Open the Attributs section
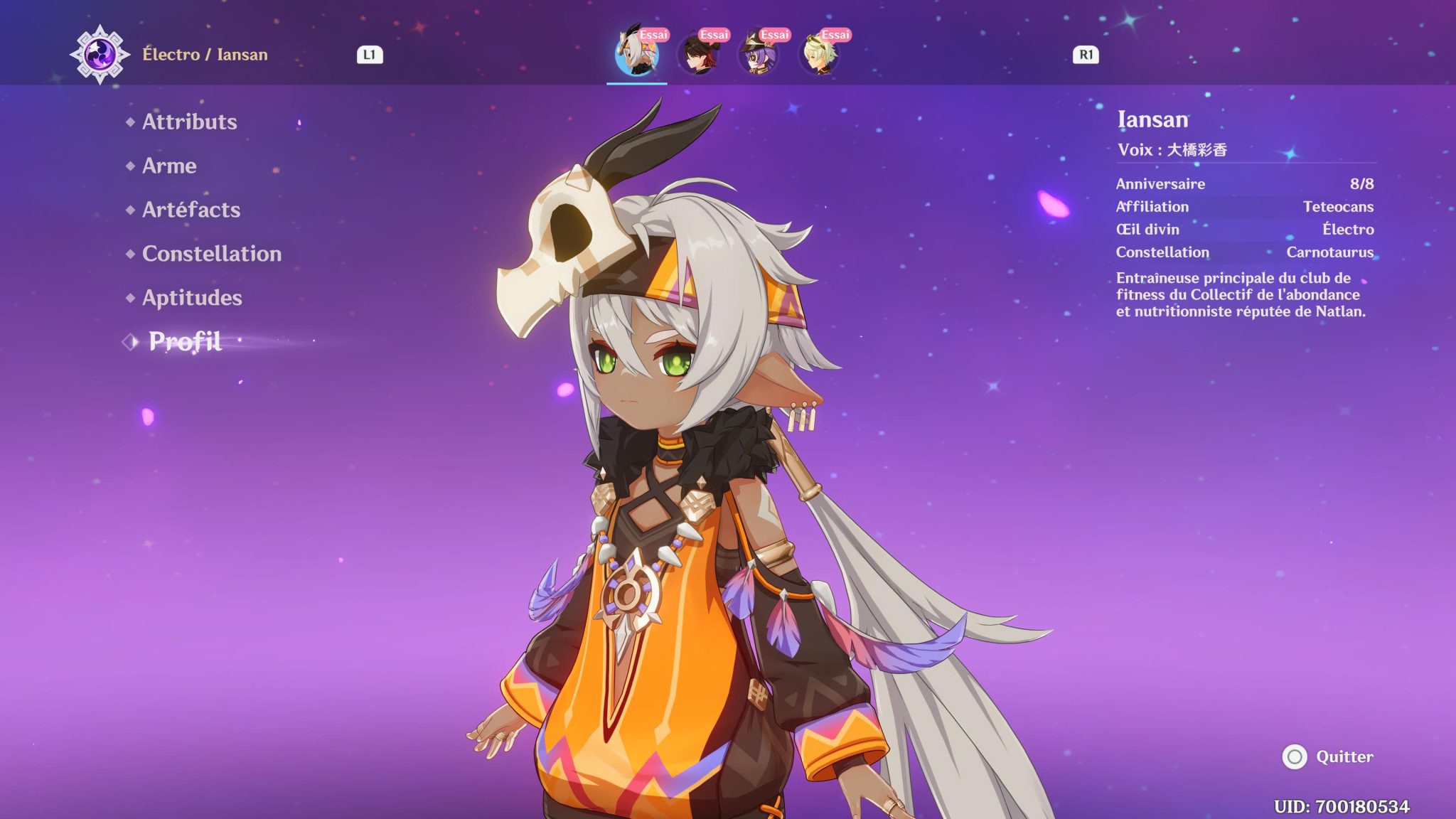The image size is (1456, 819). click(188, 122)
